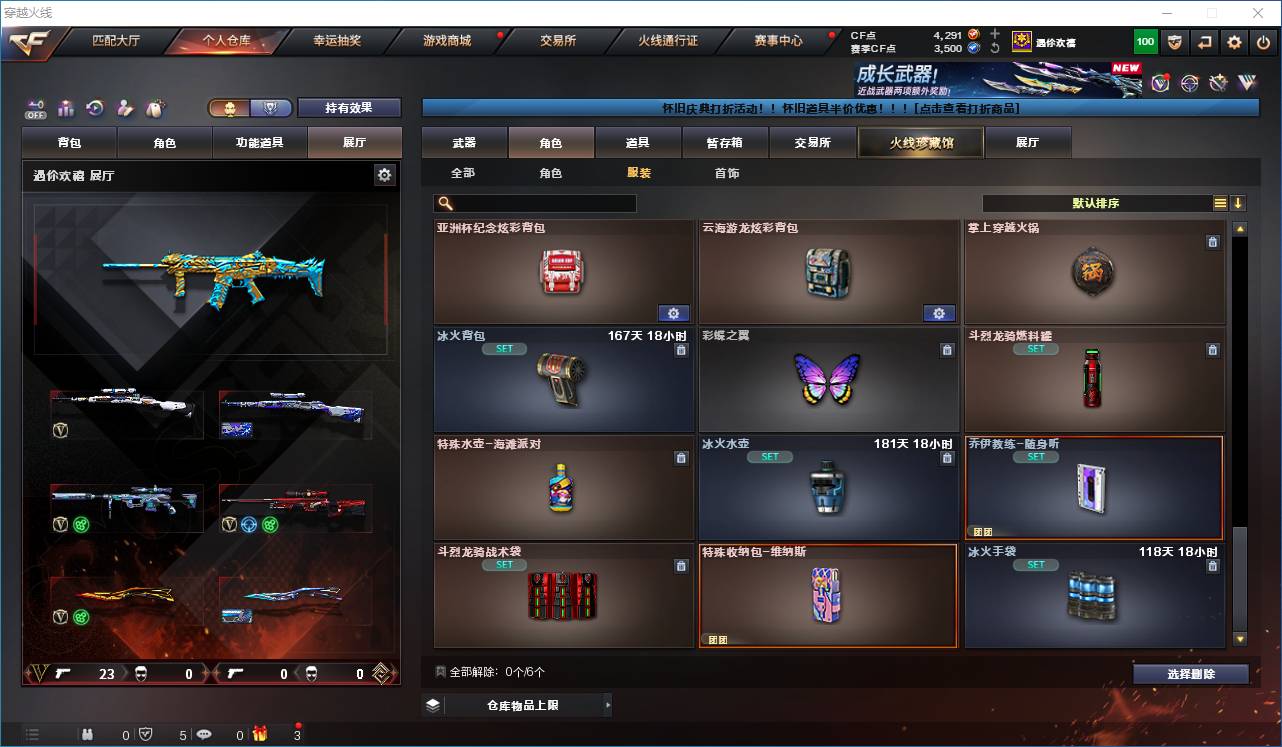1282x747 pixels.
Task: Click the power button icon at top right
Action: [1263, 41]
